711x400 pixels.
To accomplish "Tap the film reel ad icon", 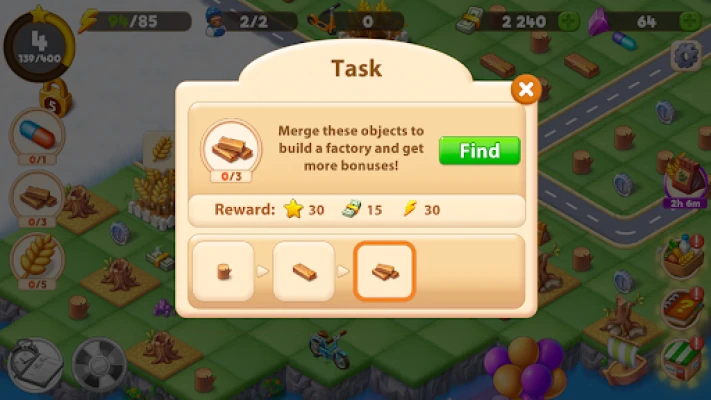I will click(98, 365).
